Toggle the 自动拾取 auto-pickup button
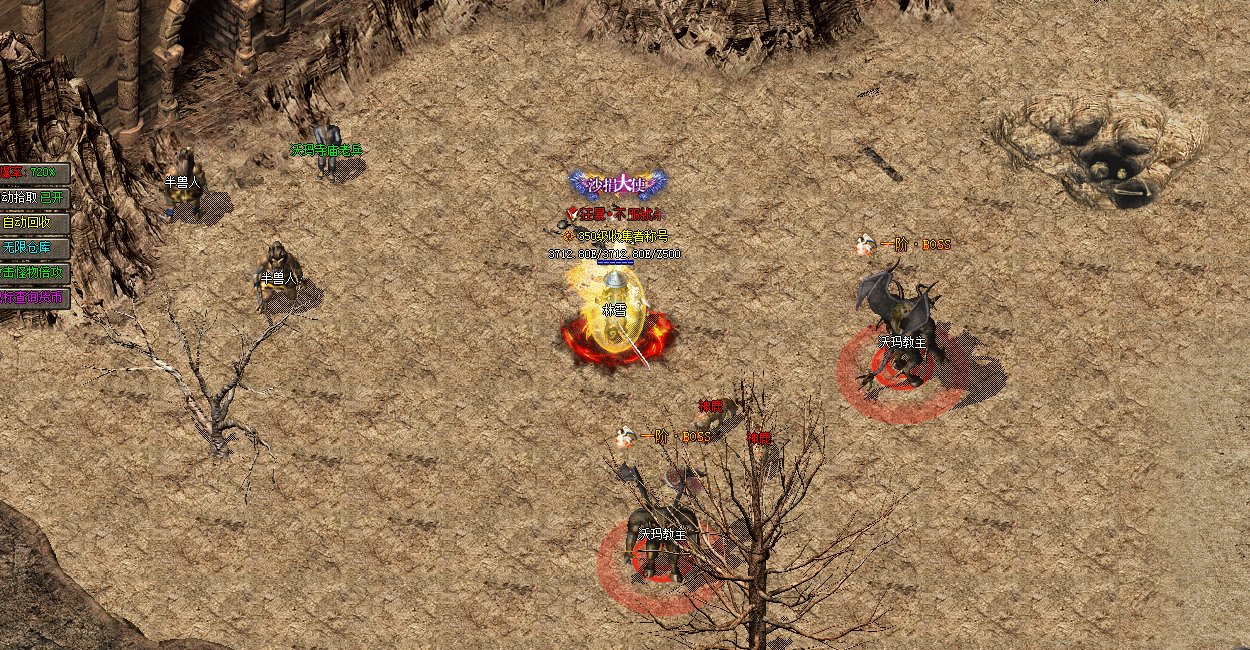The image size is (1250, 650). pyautogui.click(x=34, y=198)
